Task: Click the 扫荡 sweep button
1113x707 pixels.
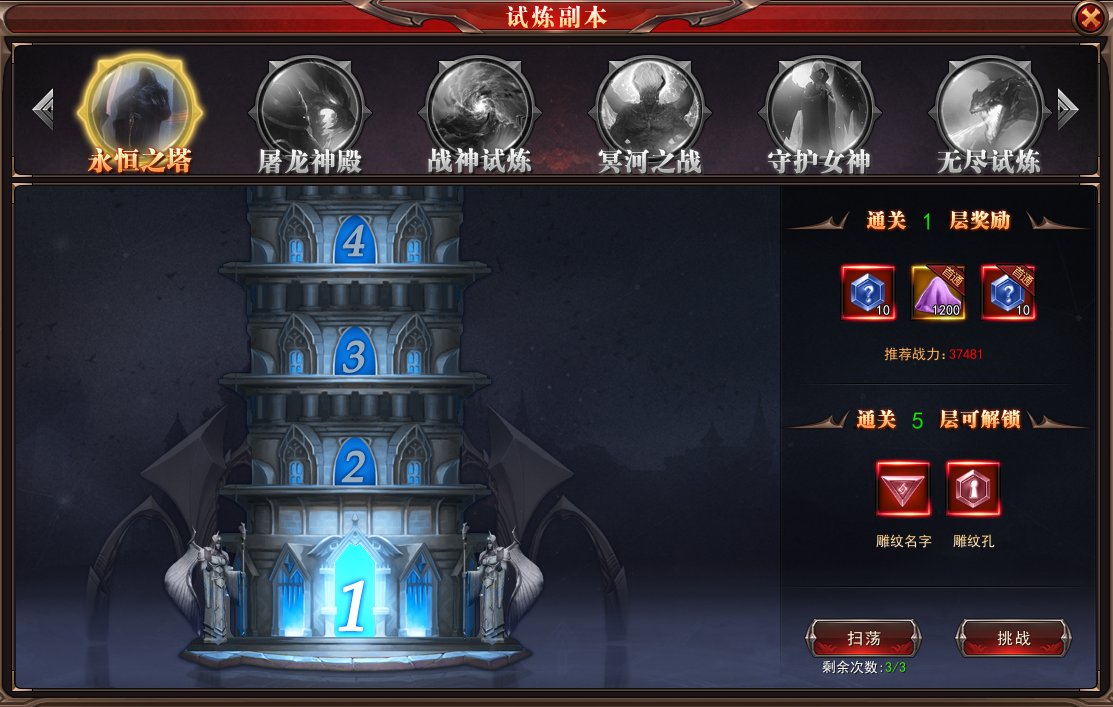Action: 863,638
